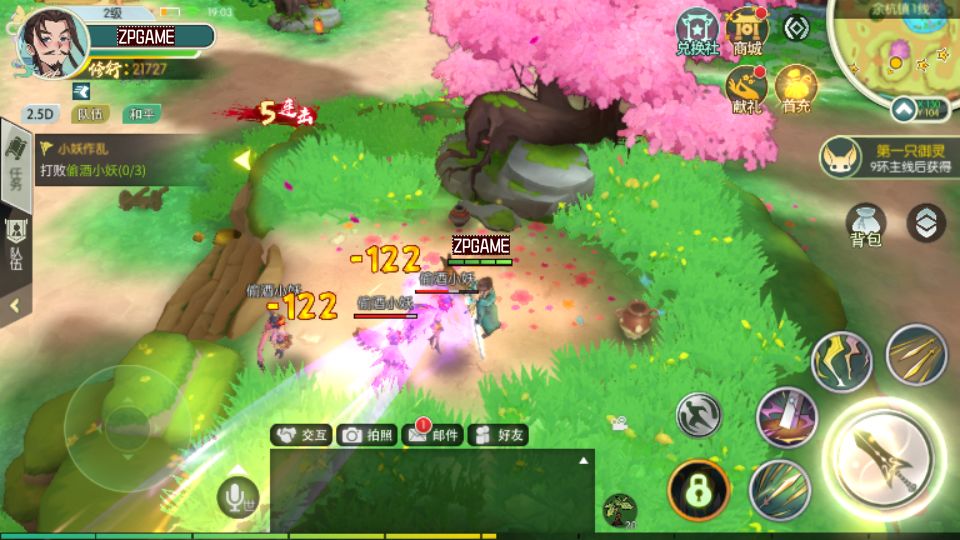Open the 背包 backpack
The height and width of the screenshot is (540, 960).
point(865,224)
